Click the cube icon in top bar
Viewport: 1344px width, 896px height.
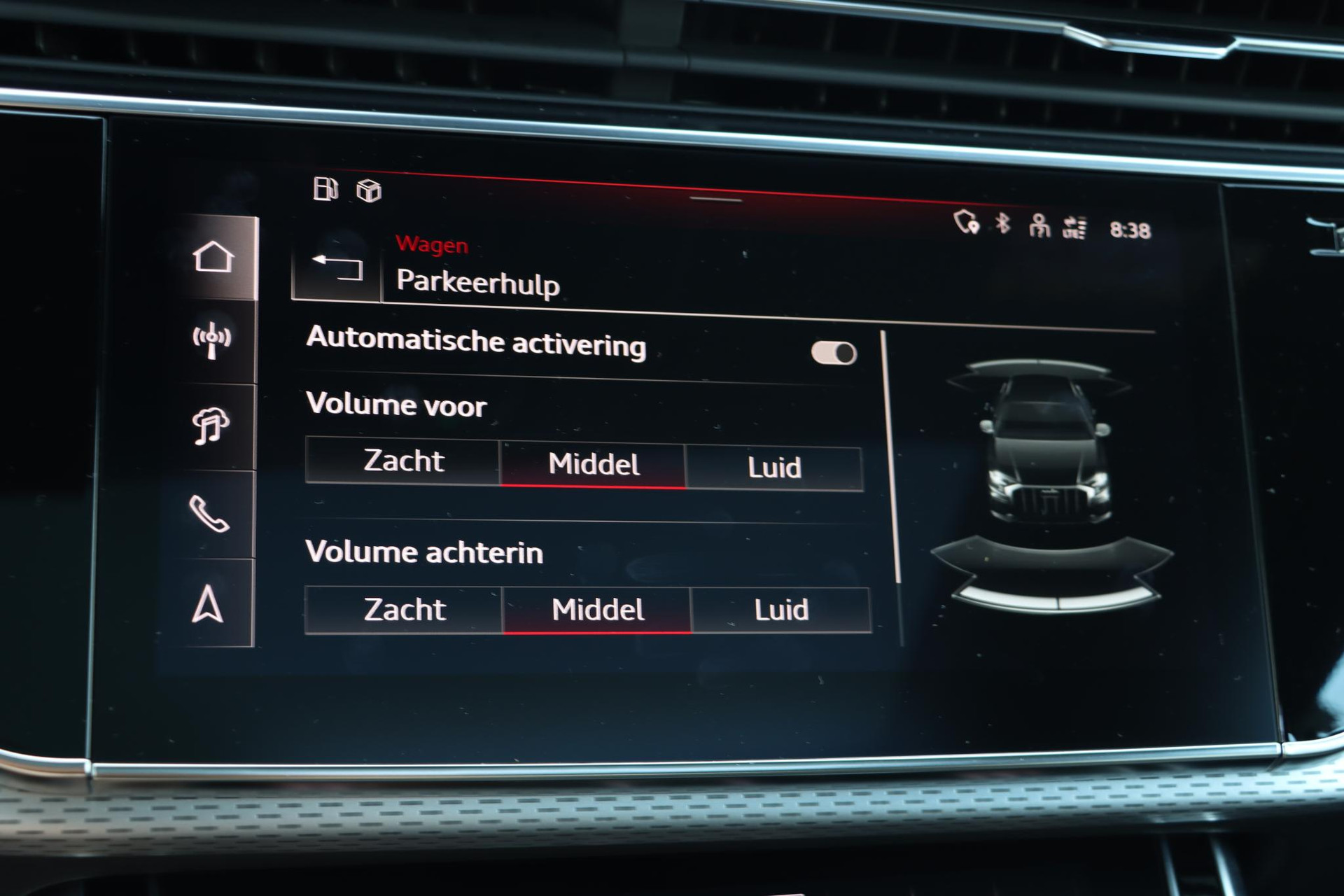[369, 190]
